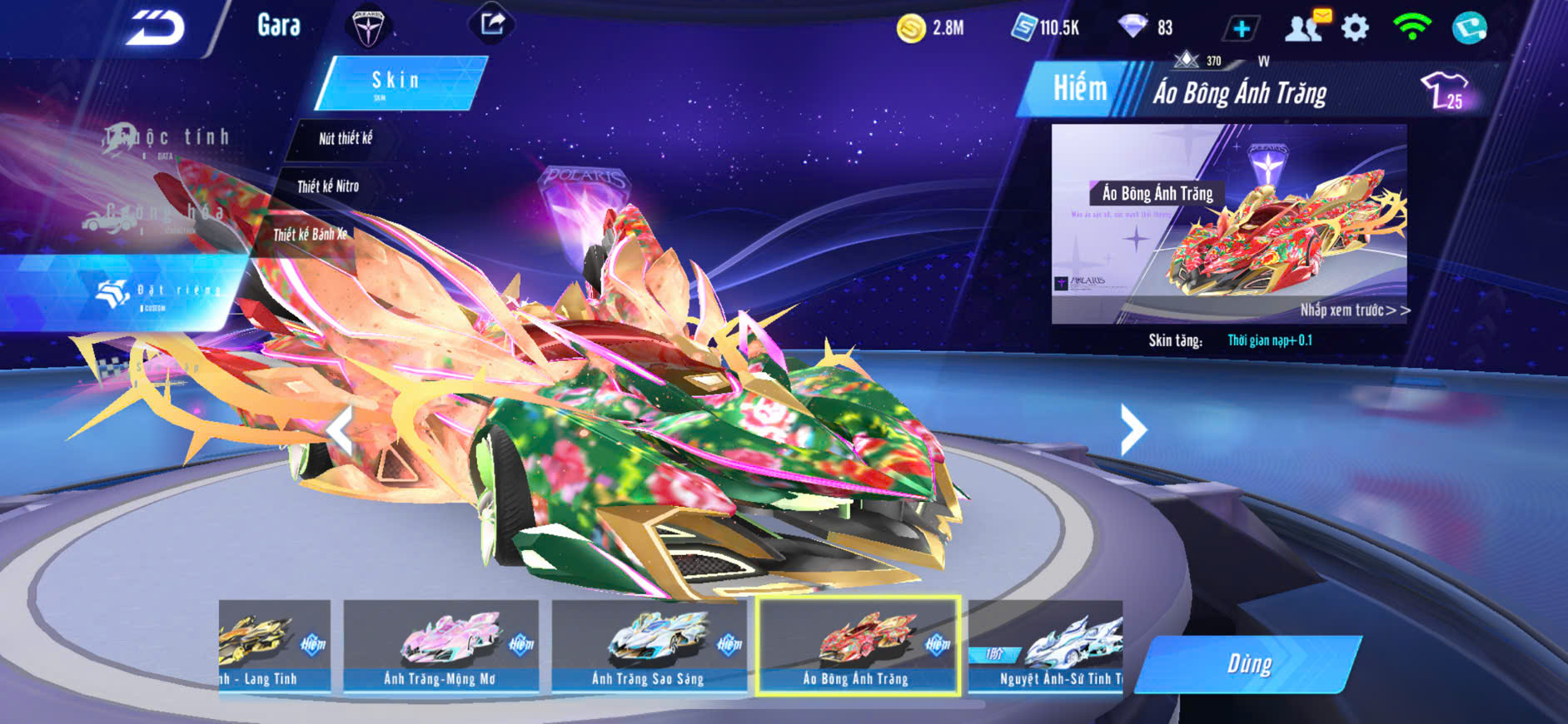The height and width of the screenshot is (724, 1568).
Task: Open the settings gear
Action: click(x=1355, y=28)
